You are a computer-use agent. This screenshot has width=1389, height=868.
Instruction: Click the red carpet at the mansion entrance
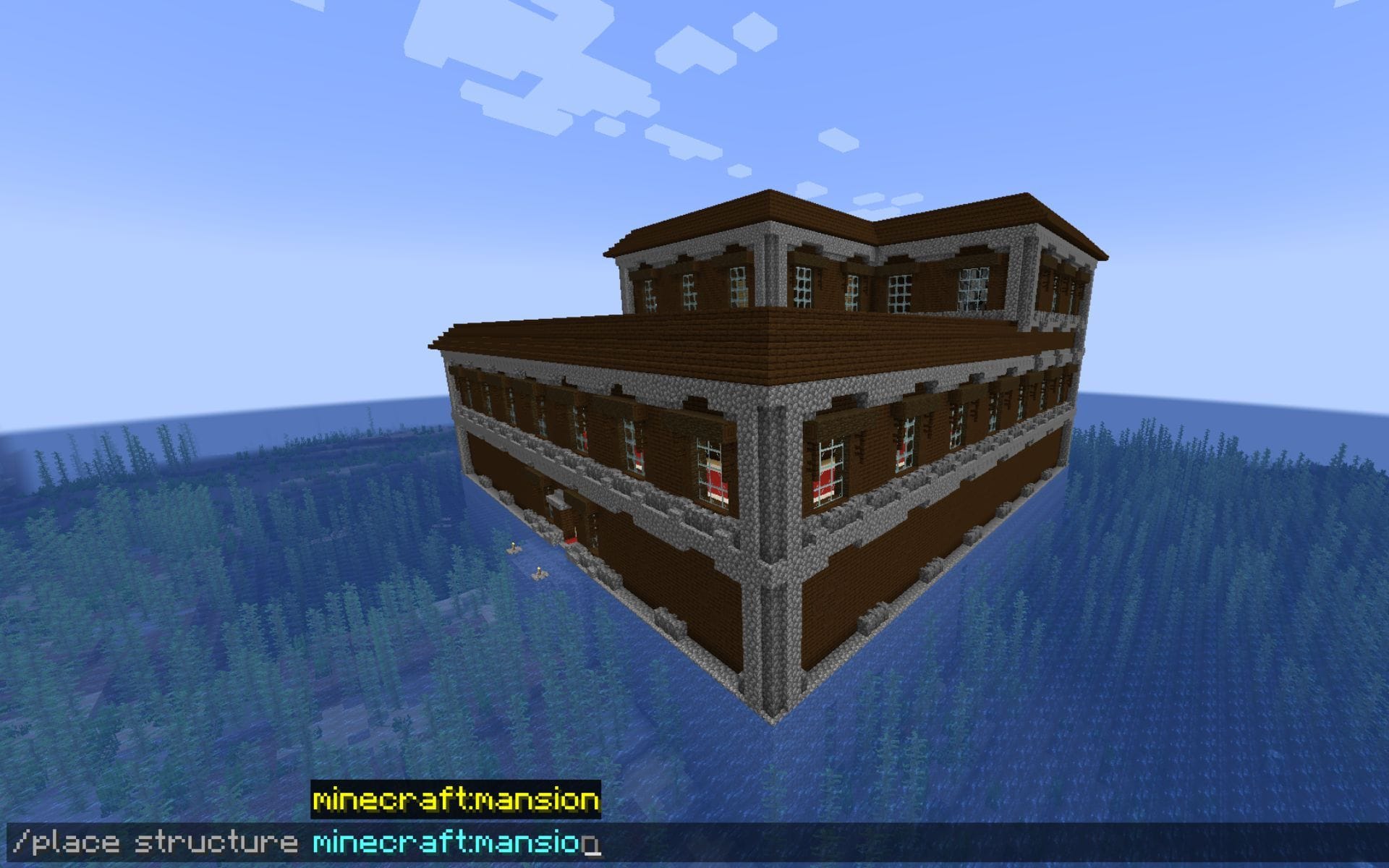click(572, 540)
